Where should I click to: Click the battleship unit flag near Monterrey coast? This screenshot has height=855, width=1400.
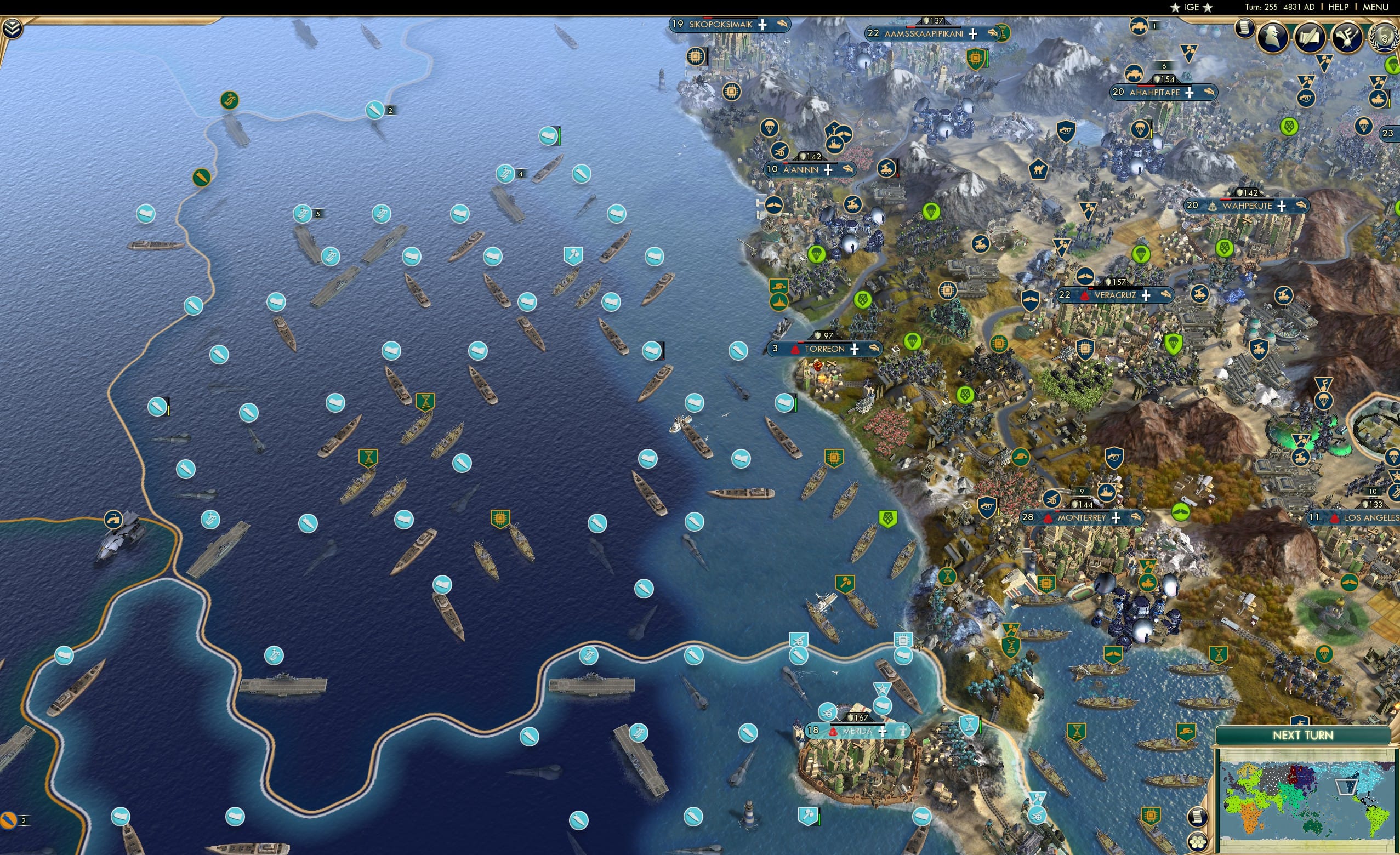coord(1106,493)
